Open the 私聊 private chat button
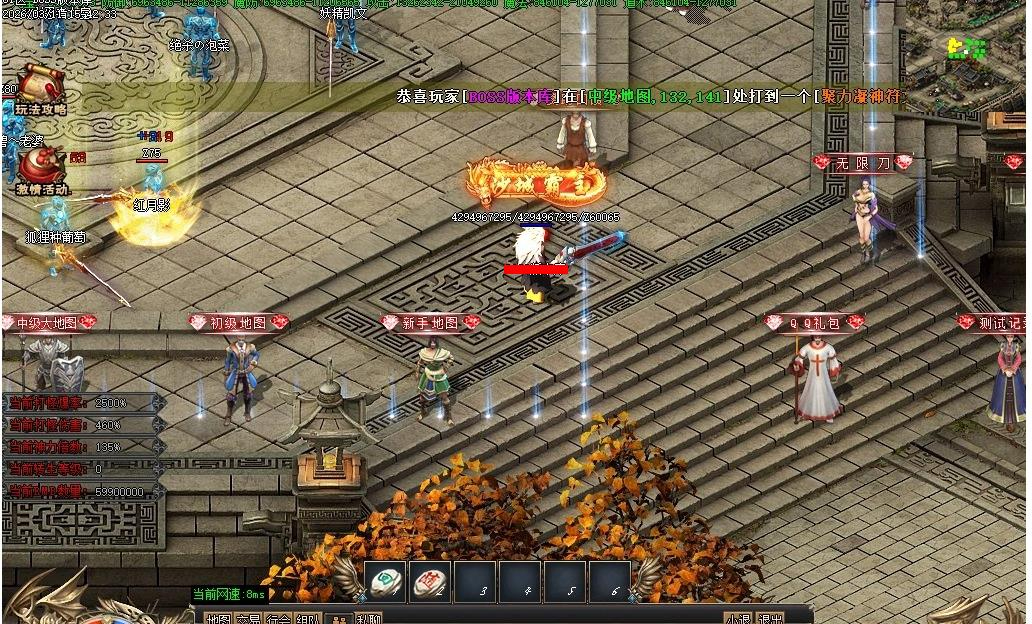The height and width of the screenshot is (624, 1032). [x=369, y=619]
